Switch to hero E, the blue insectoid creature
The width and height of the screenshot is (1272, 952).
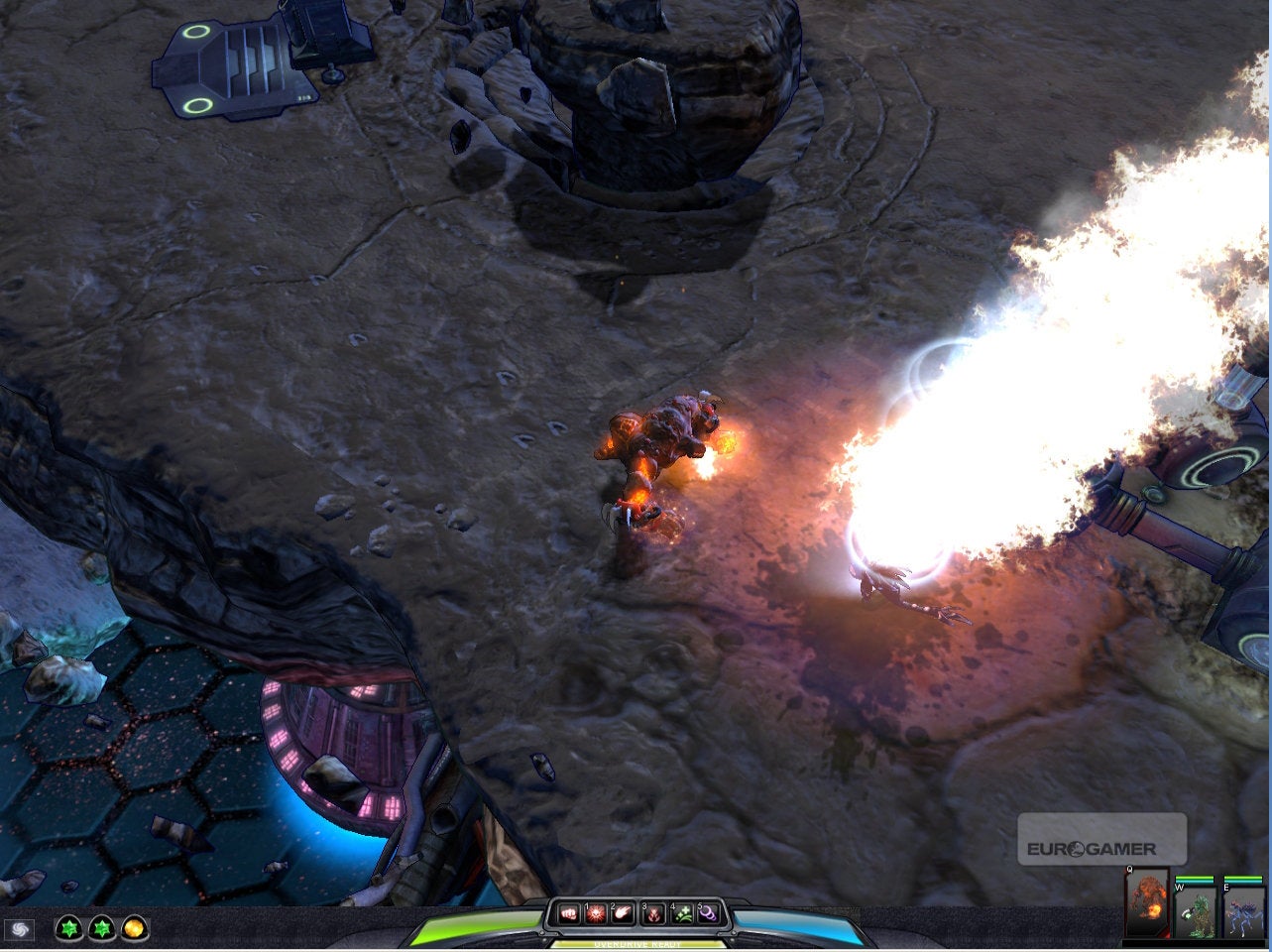tap(1242, 912)
